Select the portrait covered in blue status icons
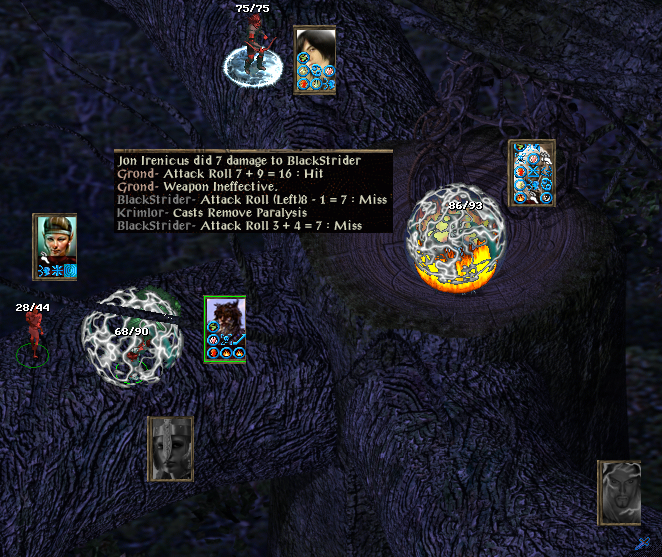The height and width of the screenshot is (557, 662). (531, 173)
